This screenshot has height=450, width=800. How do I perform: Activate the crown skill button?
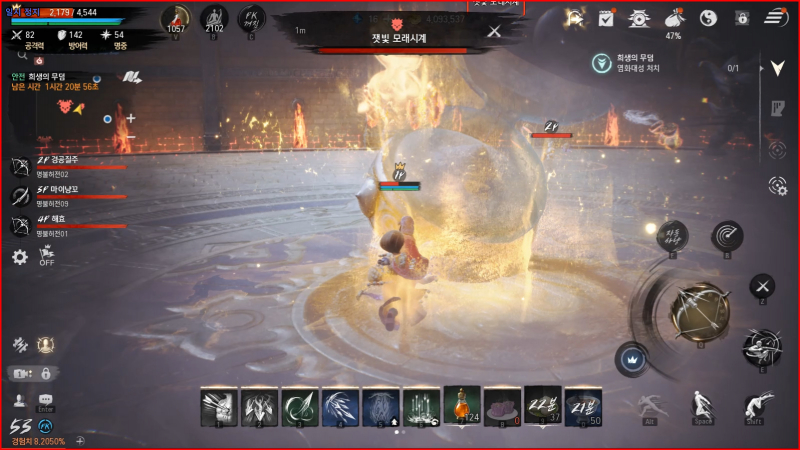pos(631,357)
